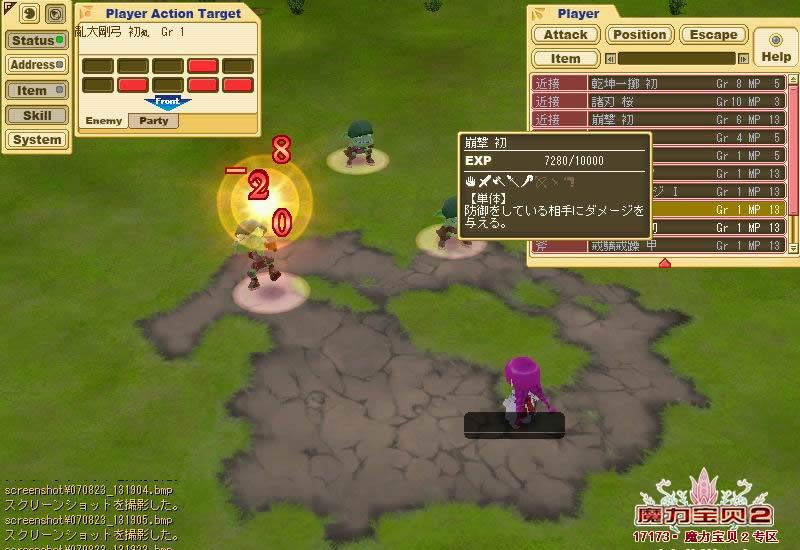Open the Address panel
The image size is (800, 550).
click(x=36, y=65)
